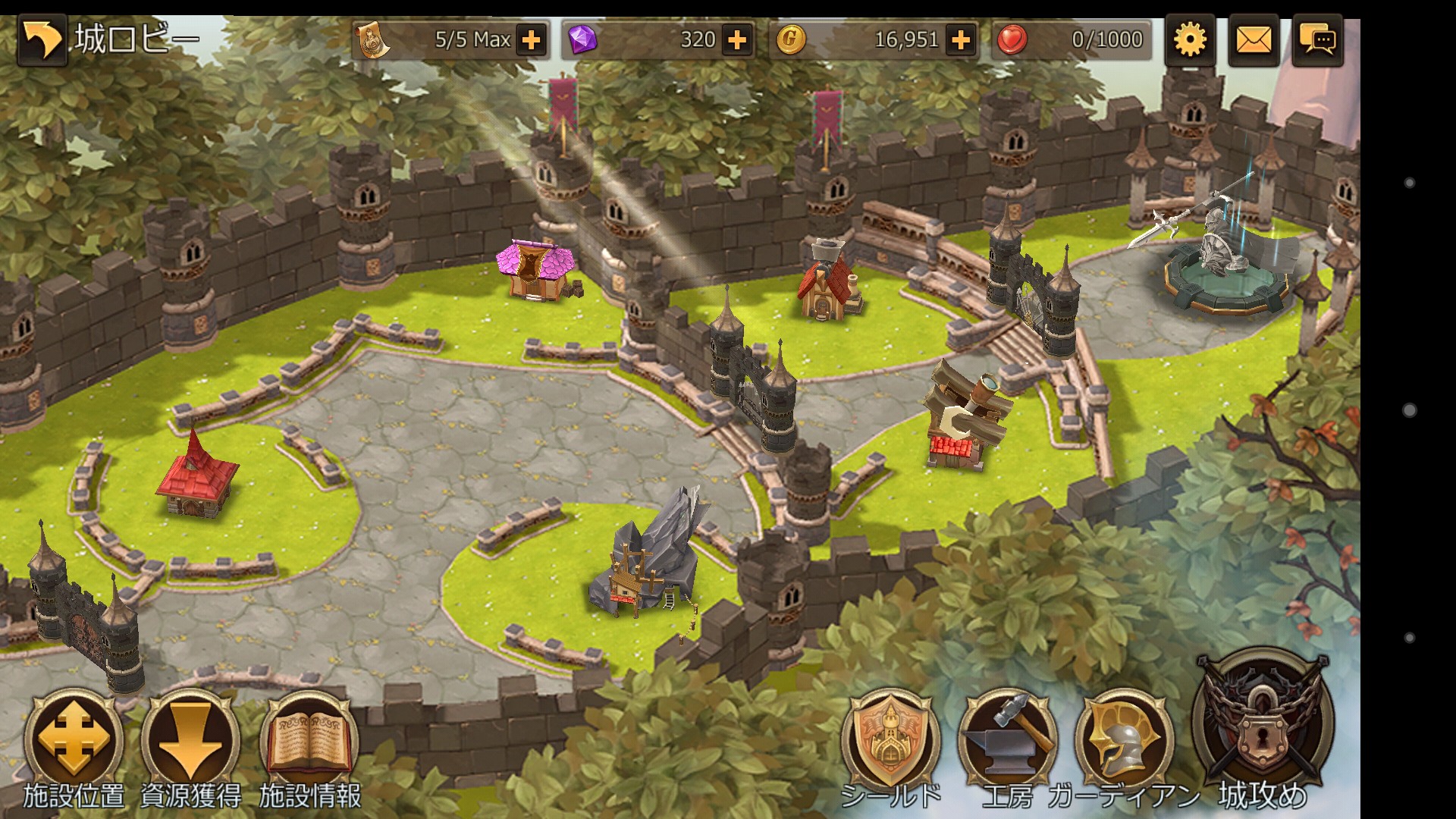Go back using the yellow arrow button
Image resolution: width=1456 pixels, height=819 pixels.
pos(42,40)
